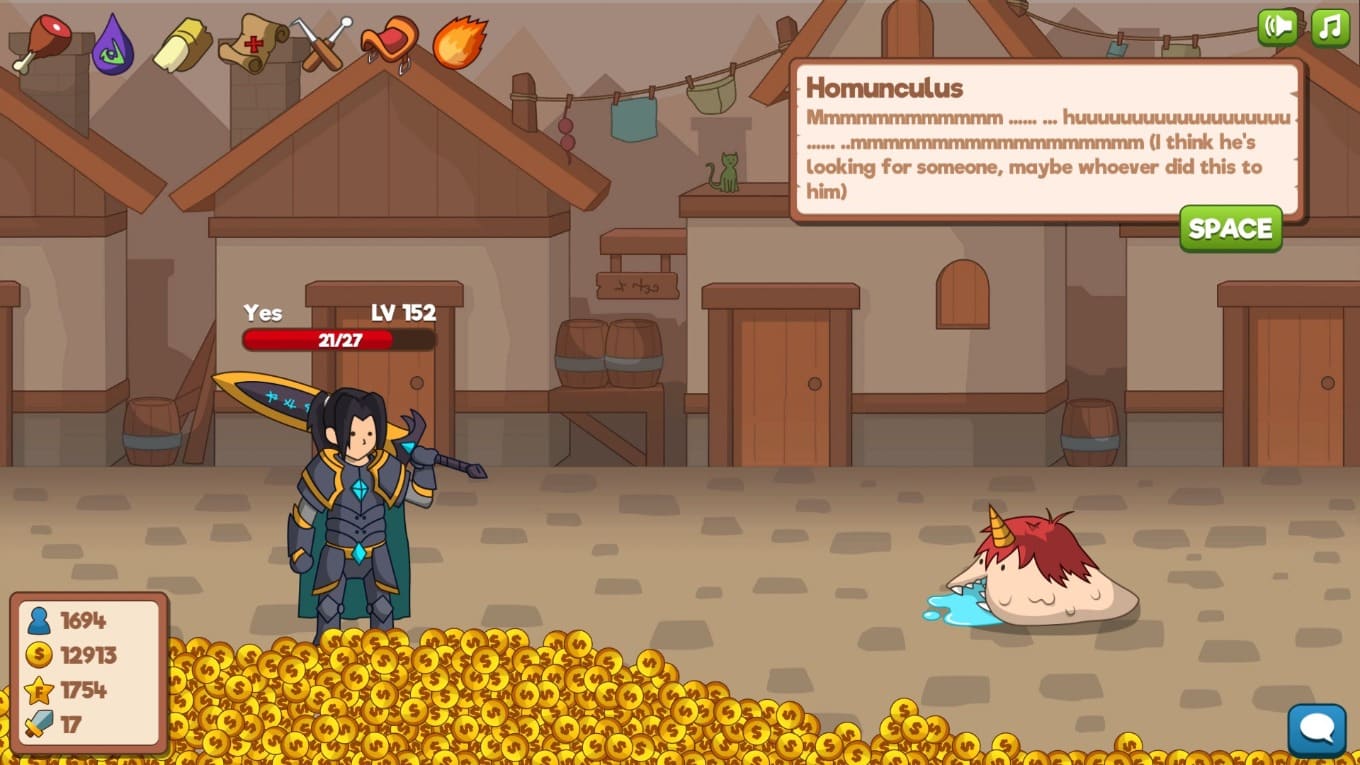The image size is (1360, 765).
Task: Select the purple potion drop icon
Action: pyautogui.click(x=112, y=44)
